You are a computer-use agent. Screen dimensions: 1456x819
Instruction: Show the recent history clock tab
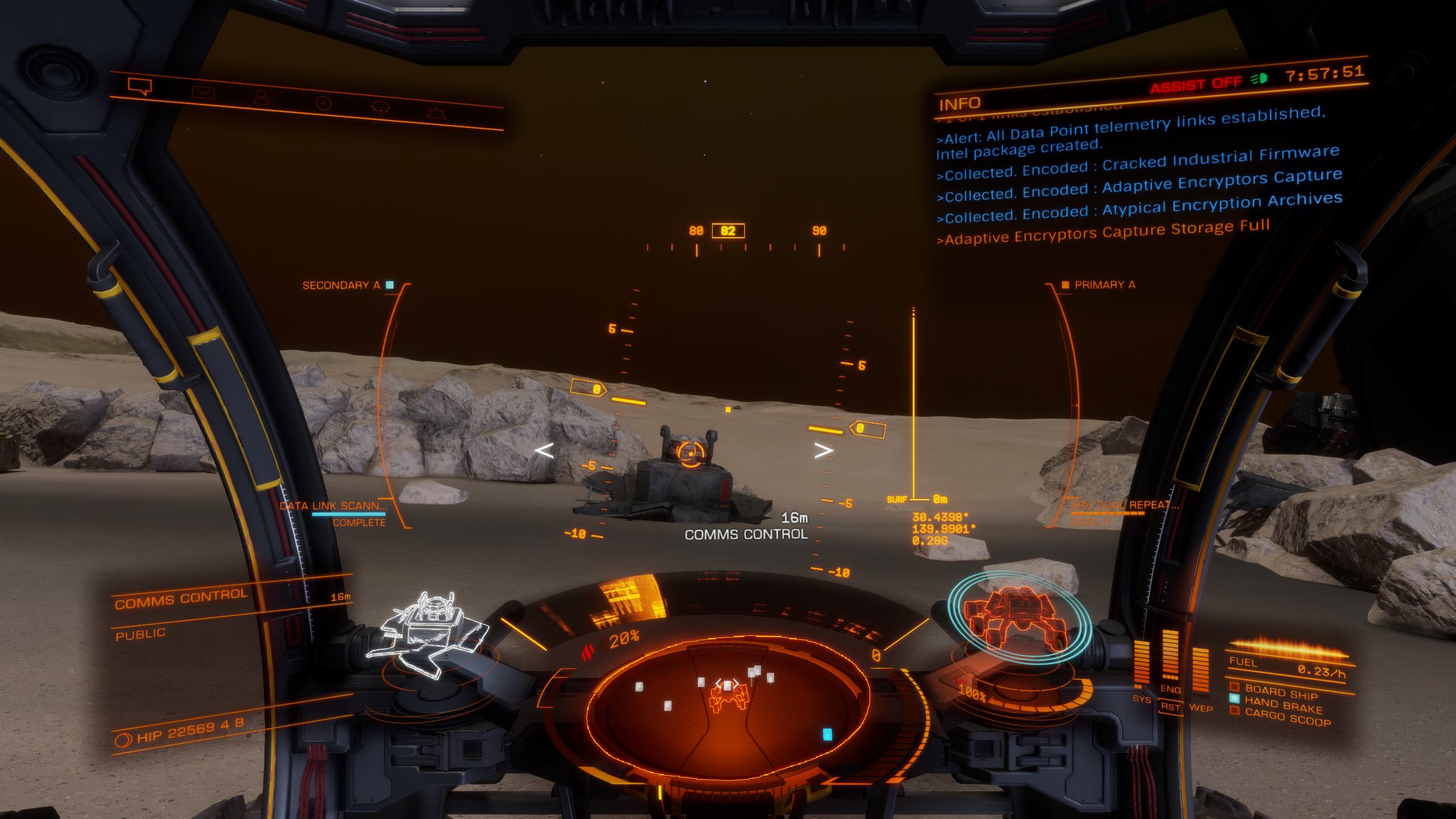coord(323,103)
